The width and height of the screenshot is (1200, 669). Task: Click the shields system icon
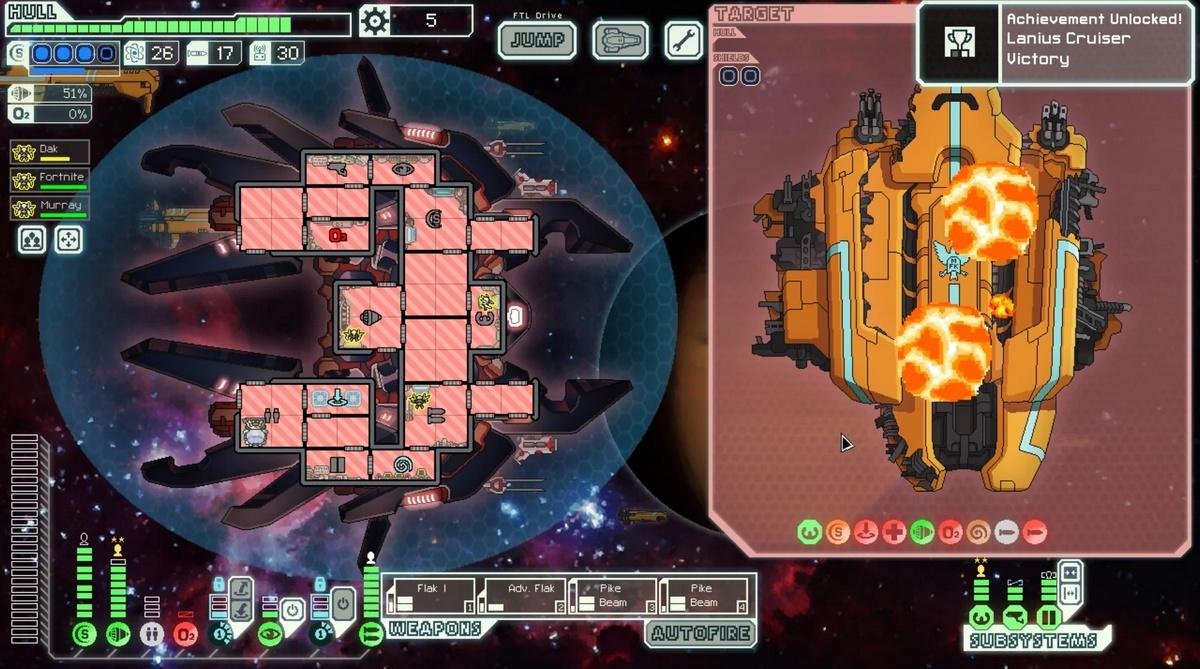tap(84, 633)
